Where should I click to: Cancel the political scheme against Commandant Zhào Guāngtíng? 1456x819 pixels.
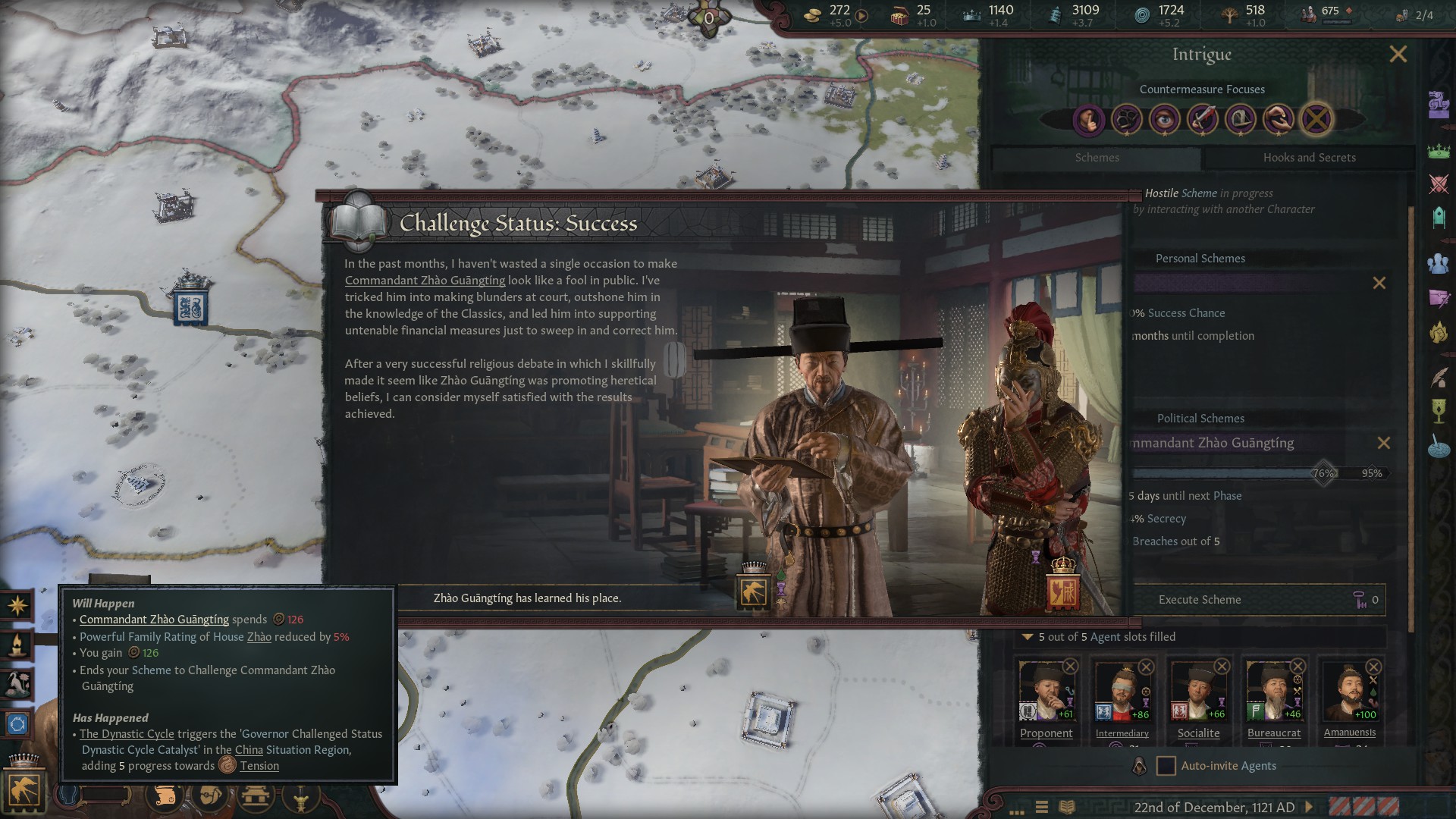pos(1384,443)
